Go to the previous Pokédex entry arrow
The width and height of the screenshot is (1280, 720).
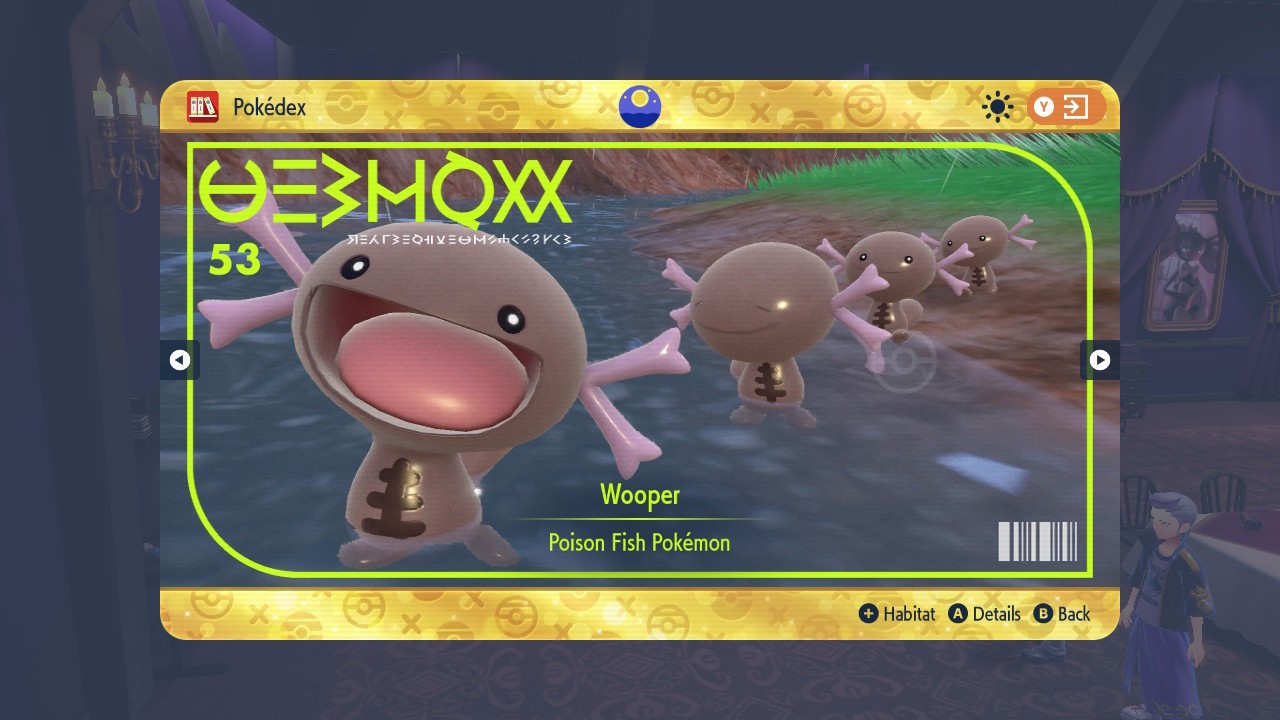tap(180, 360)
